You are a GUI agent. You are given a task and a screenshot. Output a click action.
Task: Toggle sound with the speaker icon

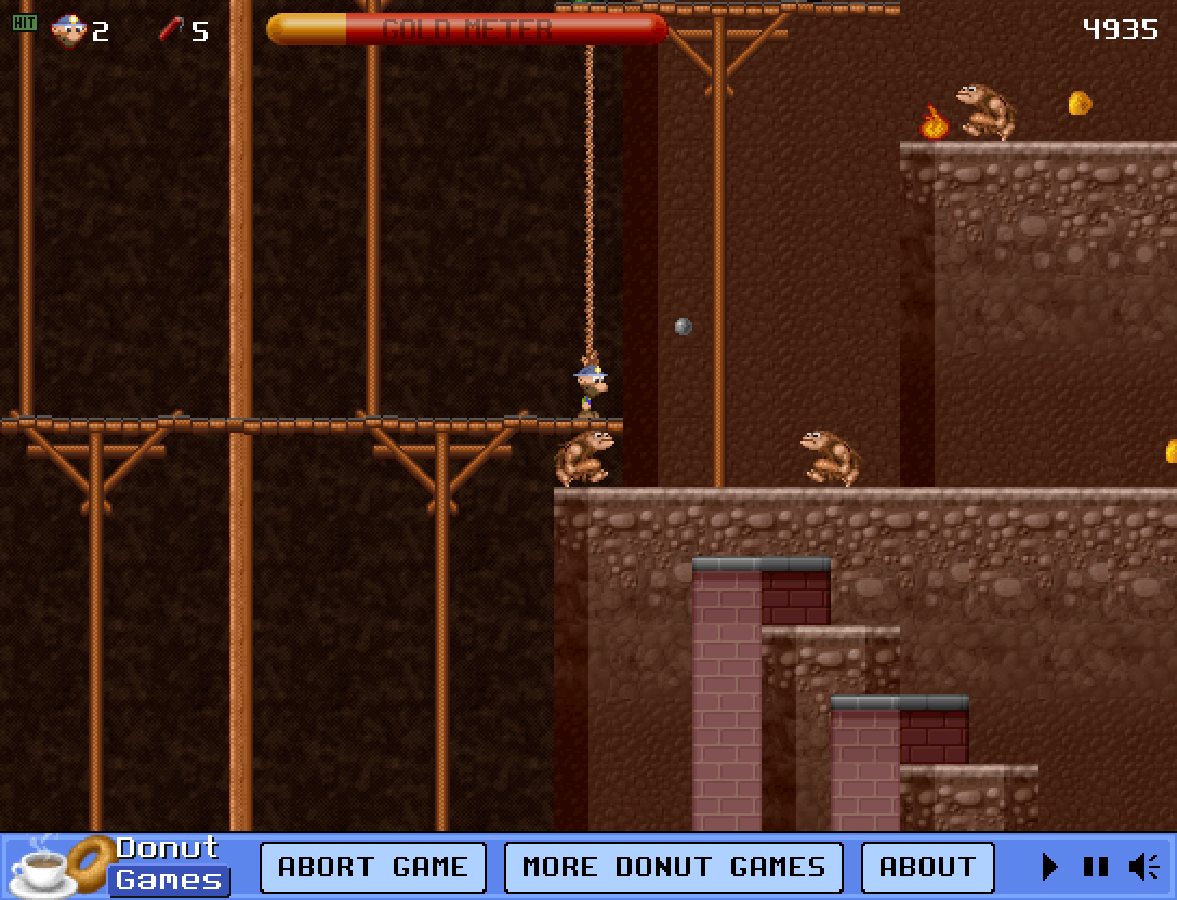click(1143, 867)
